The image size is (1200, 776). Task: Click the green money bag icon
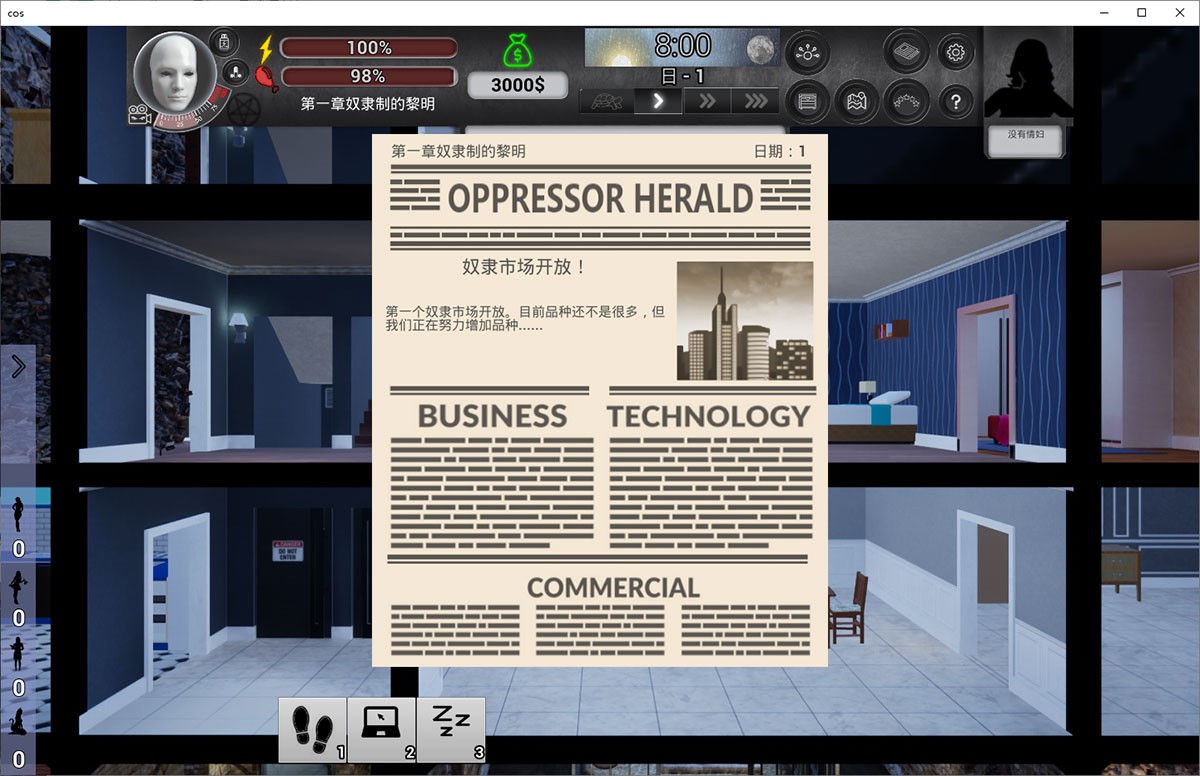tap(518, 52)
